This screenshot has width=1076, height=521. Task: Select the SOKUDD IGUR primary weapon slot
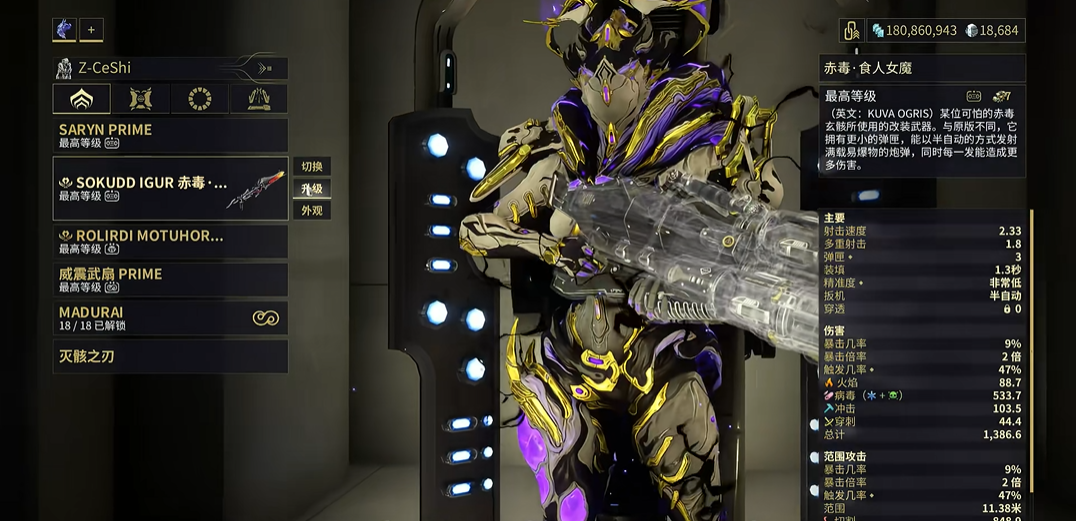(170, 189)
